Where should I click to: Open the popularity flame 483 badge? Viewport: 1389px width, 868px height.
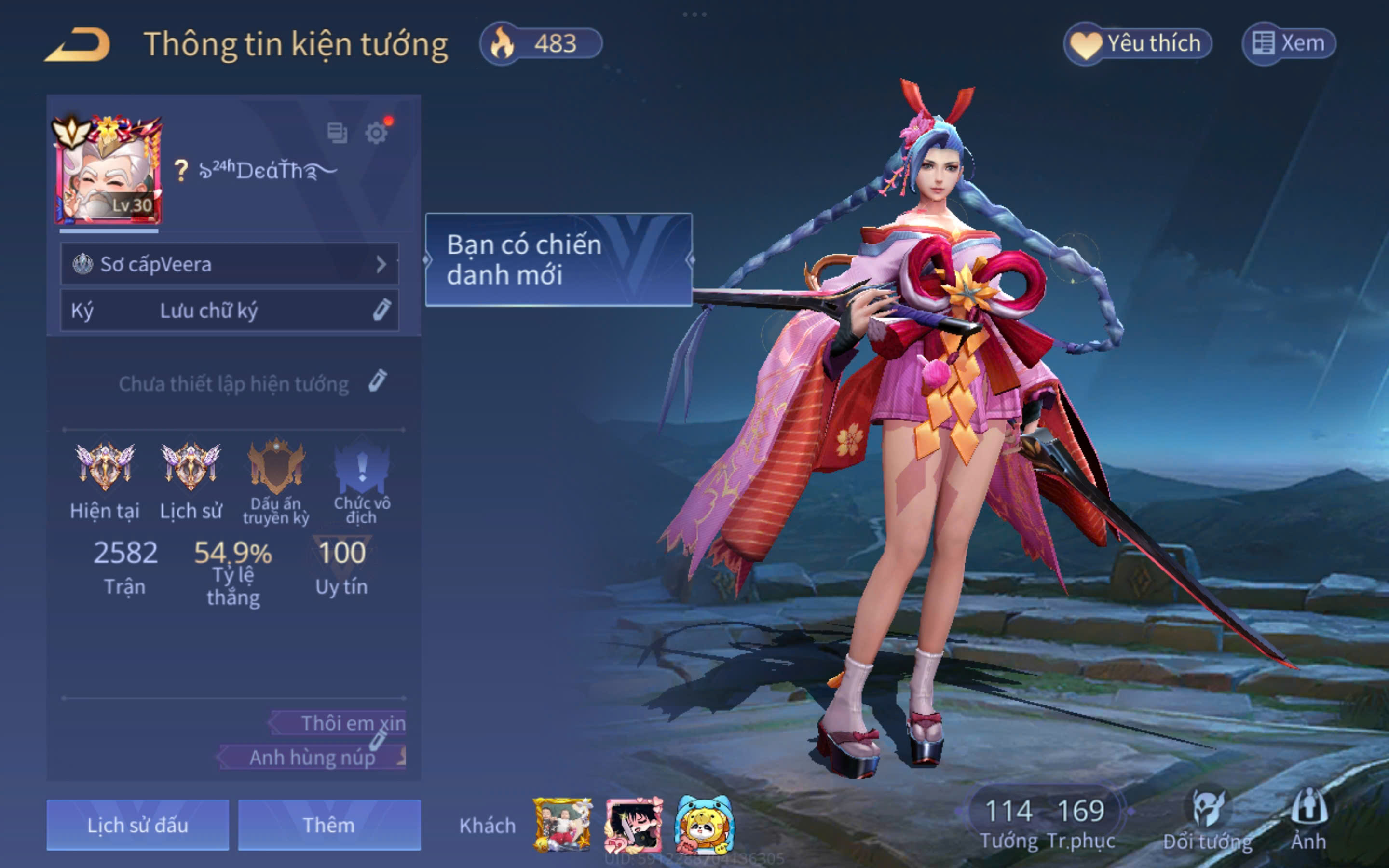(x=541, y=43)
